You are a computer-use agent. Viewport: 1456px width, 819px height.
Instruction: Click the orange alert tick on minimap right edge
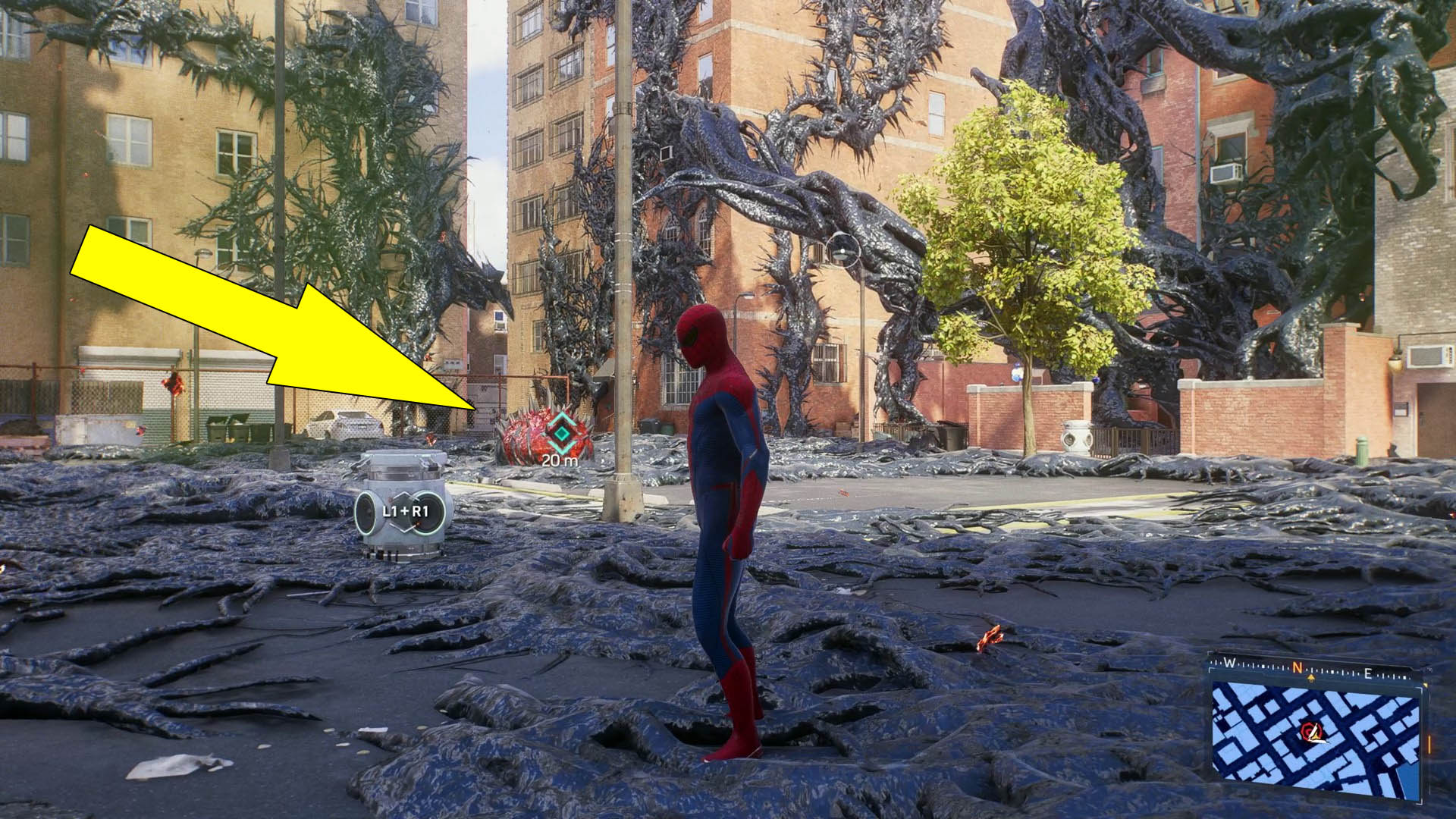(1428, 744)
